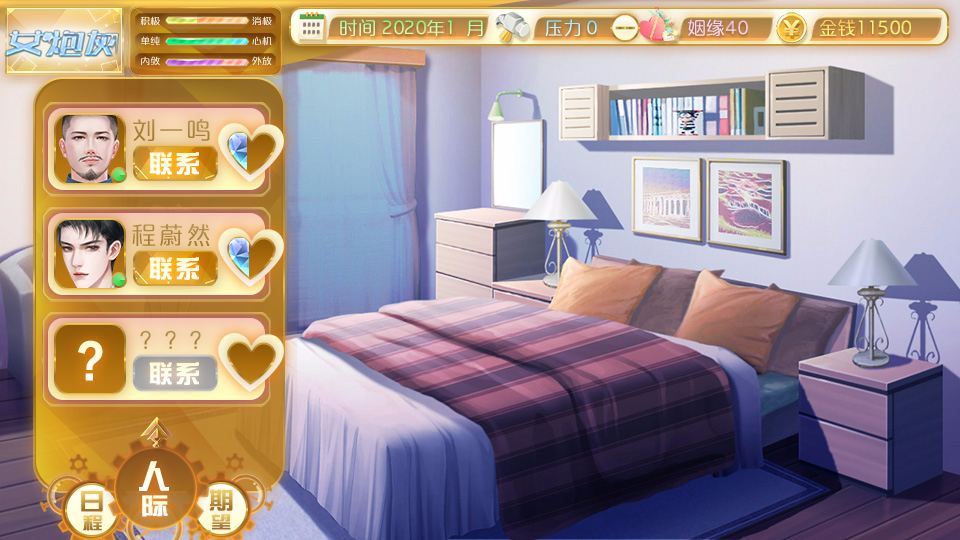
Task: Click the heart icon beside 刘一鸣
Action: point(251,151)
